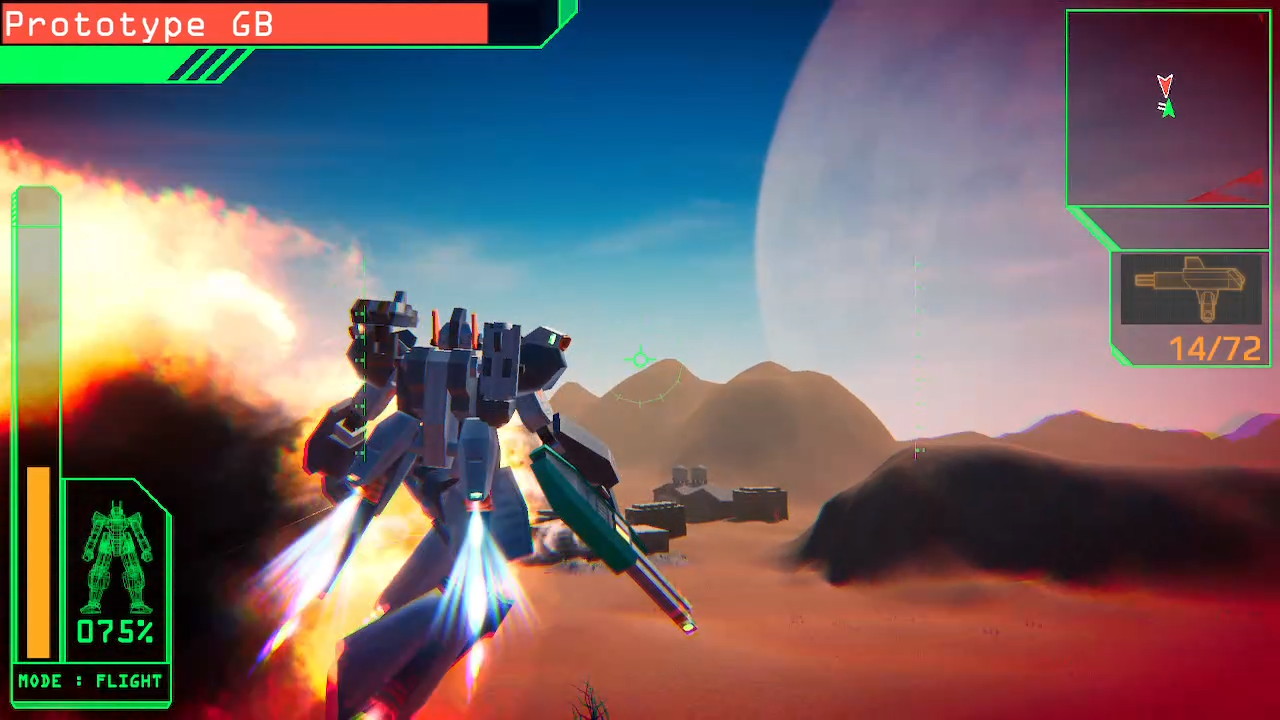Toggle the MODE : FLIGHT indicator
1280x720 pixels.
point(90,681)
